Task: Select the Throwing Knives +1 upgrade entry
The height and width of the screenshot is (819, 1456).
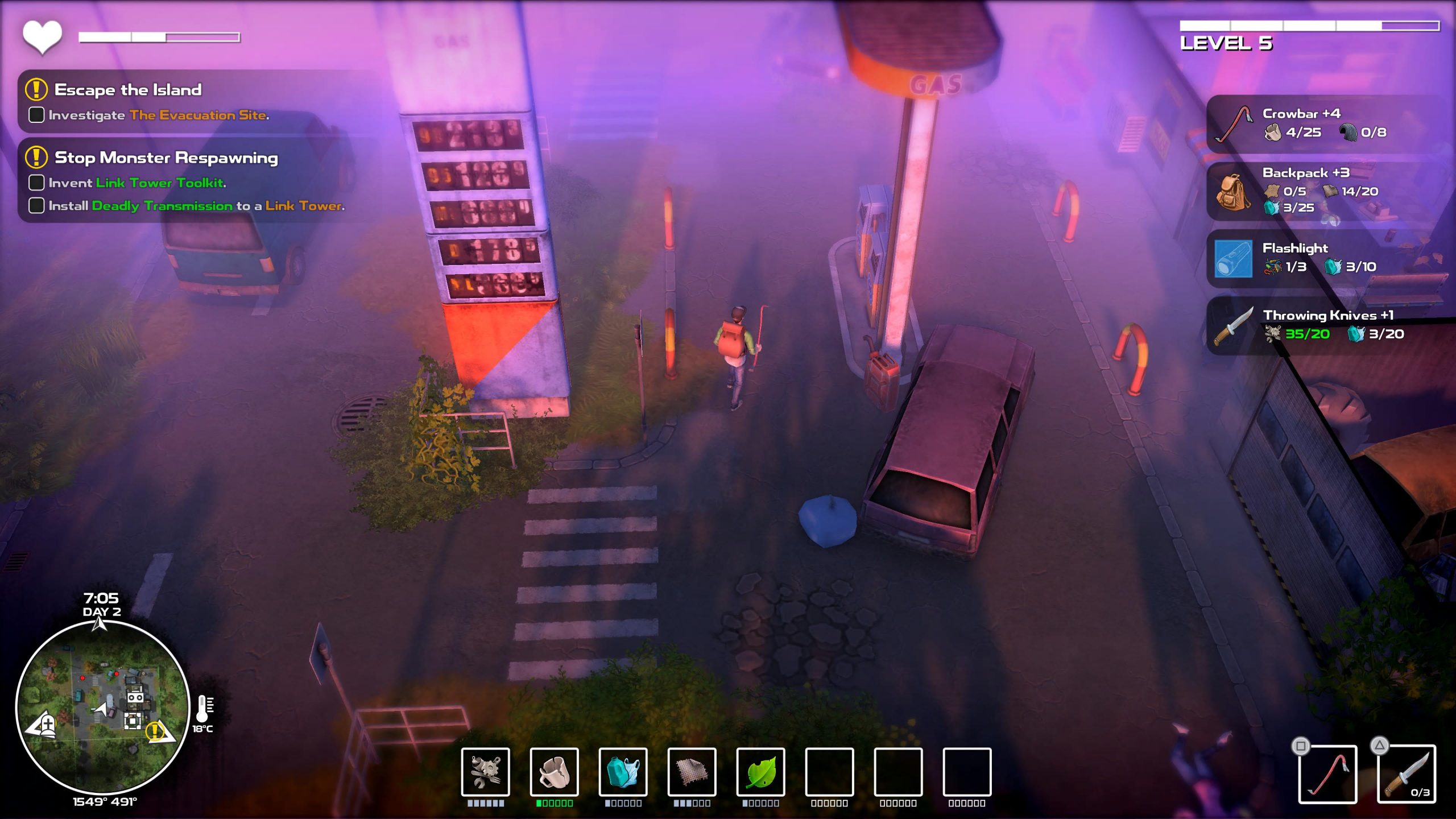Action: (1325, 325)
